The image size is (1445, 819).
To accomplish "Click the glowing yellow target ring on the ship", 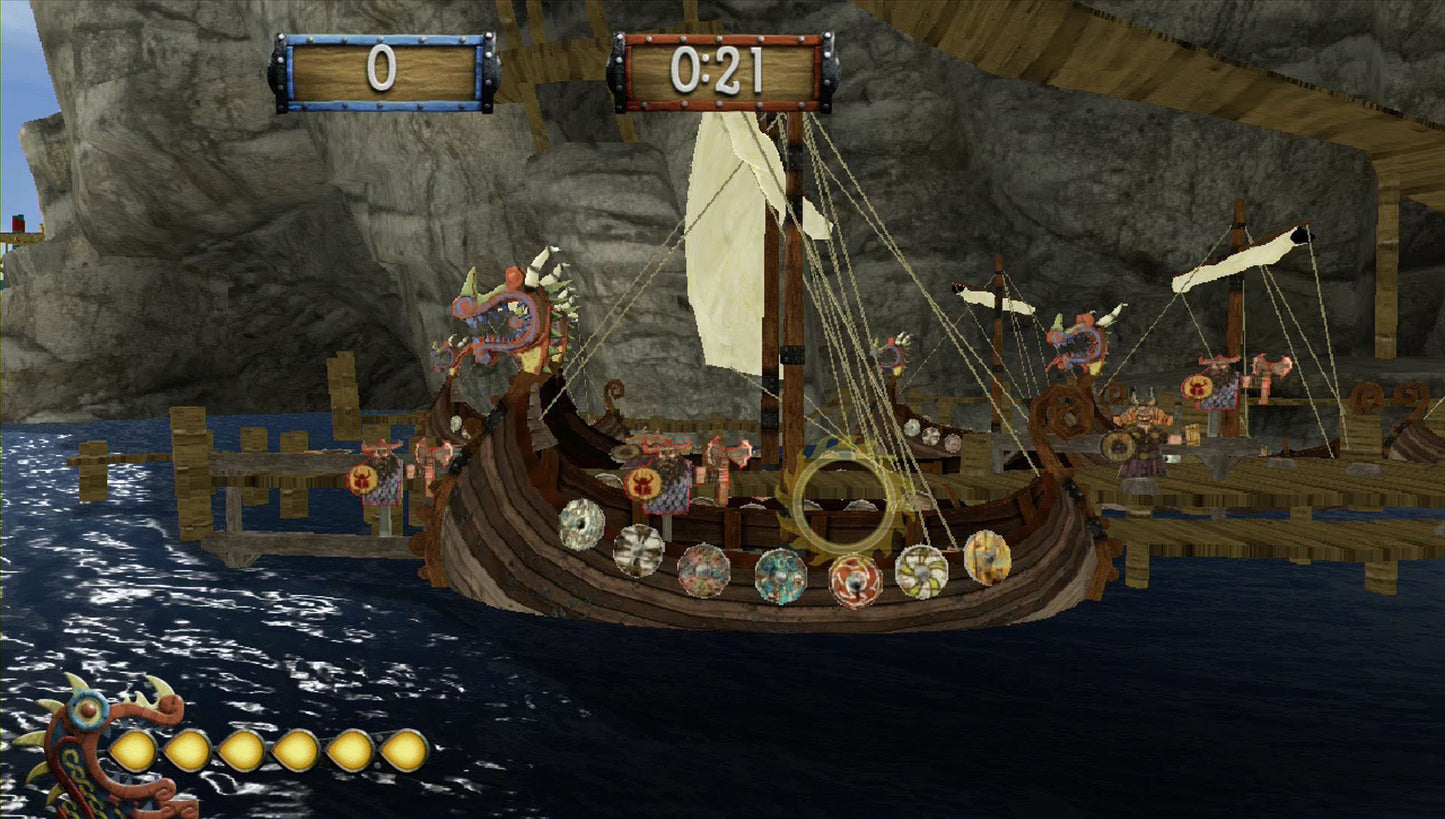I will tap(845, 505).
